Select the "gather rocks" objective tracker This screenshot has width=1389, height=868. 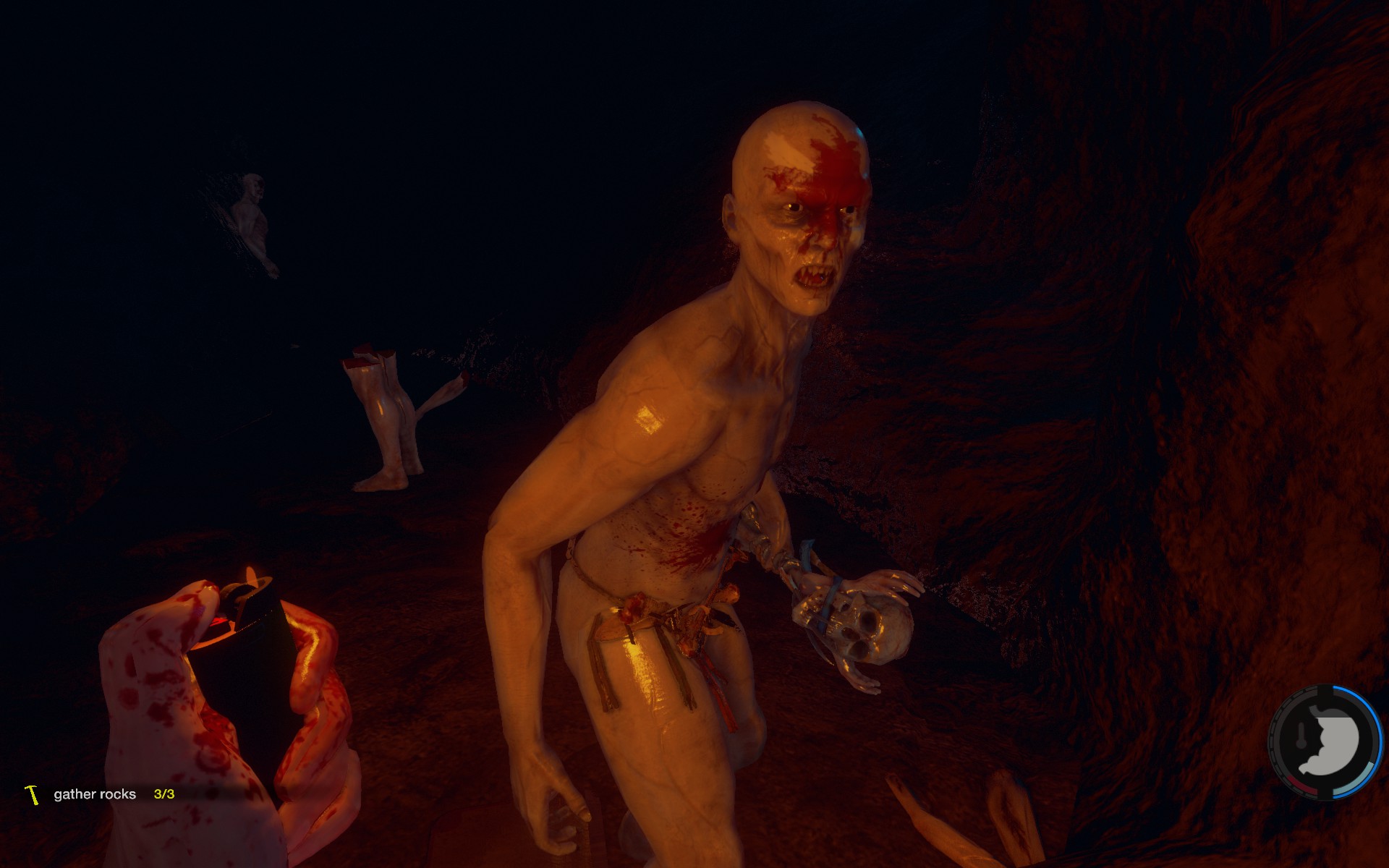[95, 794]
